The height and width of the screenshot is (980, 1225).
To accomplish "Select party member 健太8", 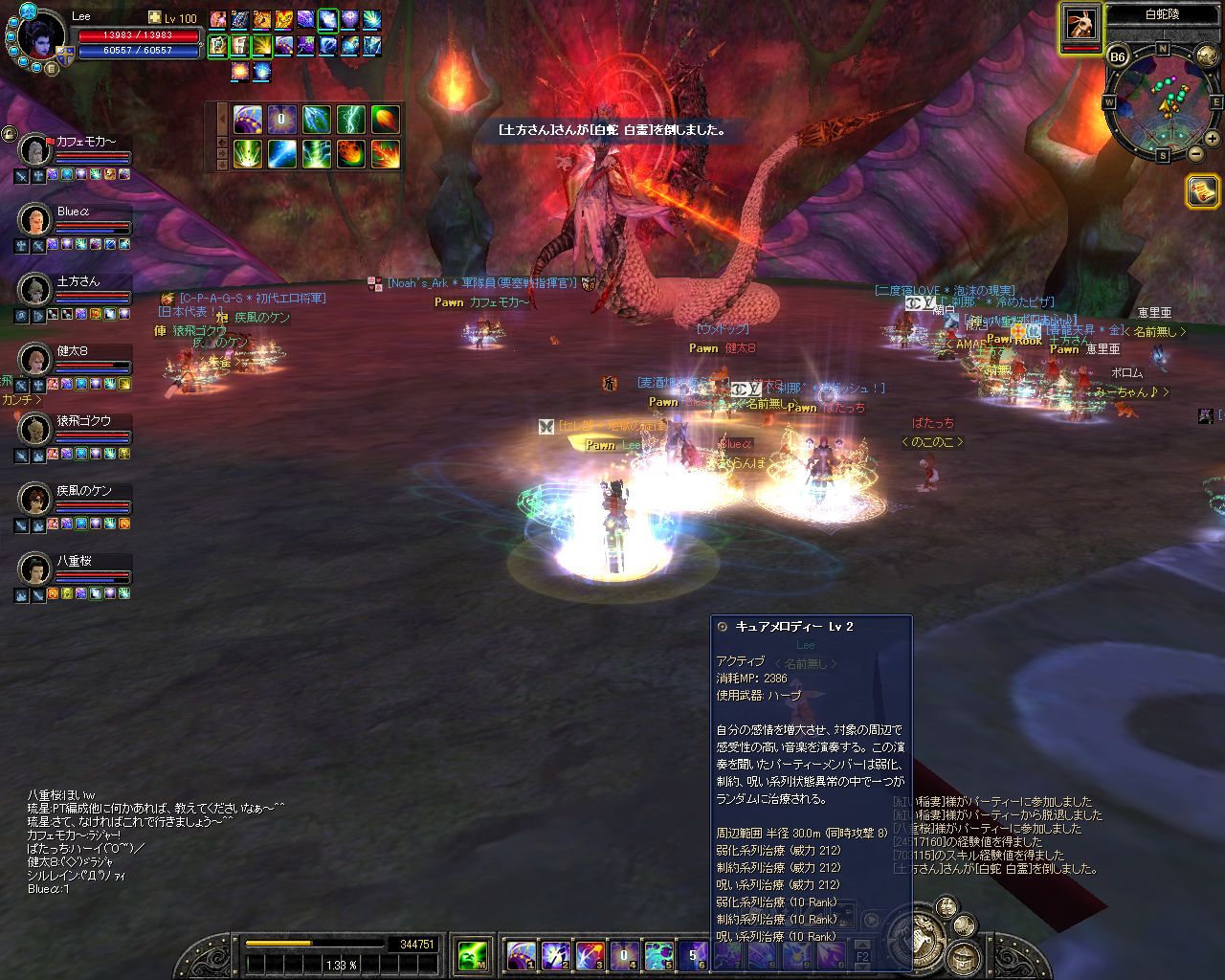I will click(x=36, y=360).
